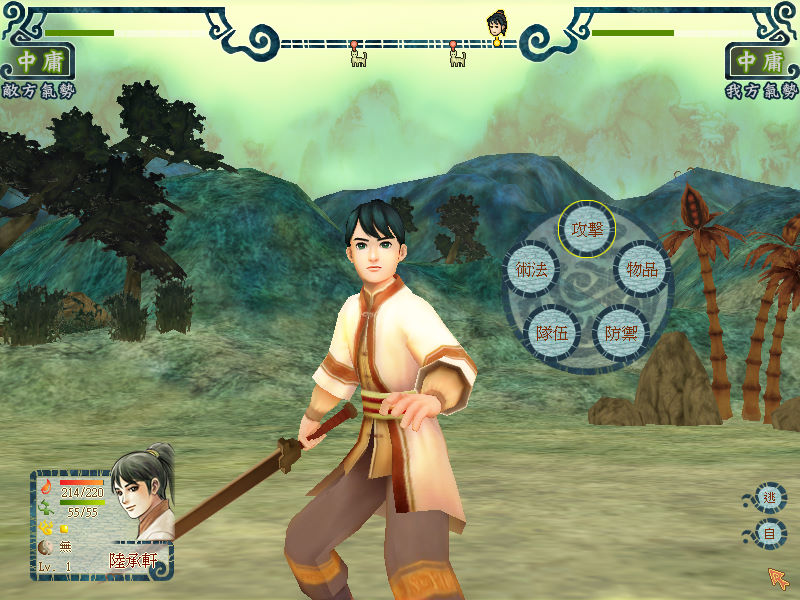Choose the 術法 magic command
The height and width of the screenshot is (600, 800).
[x=531, y=269]
